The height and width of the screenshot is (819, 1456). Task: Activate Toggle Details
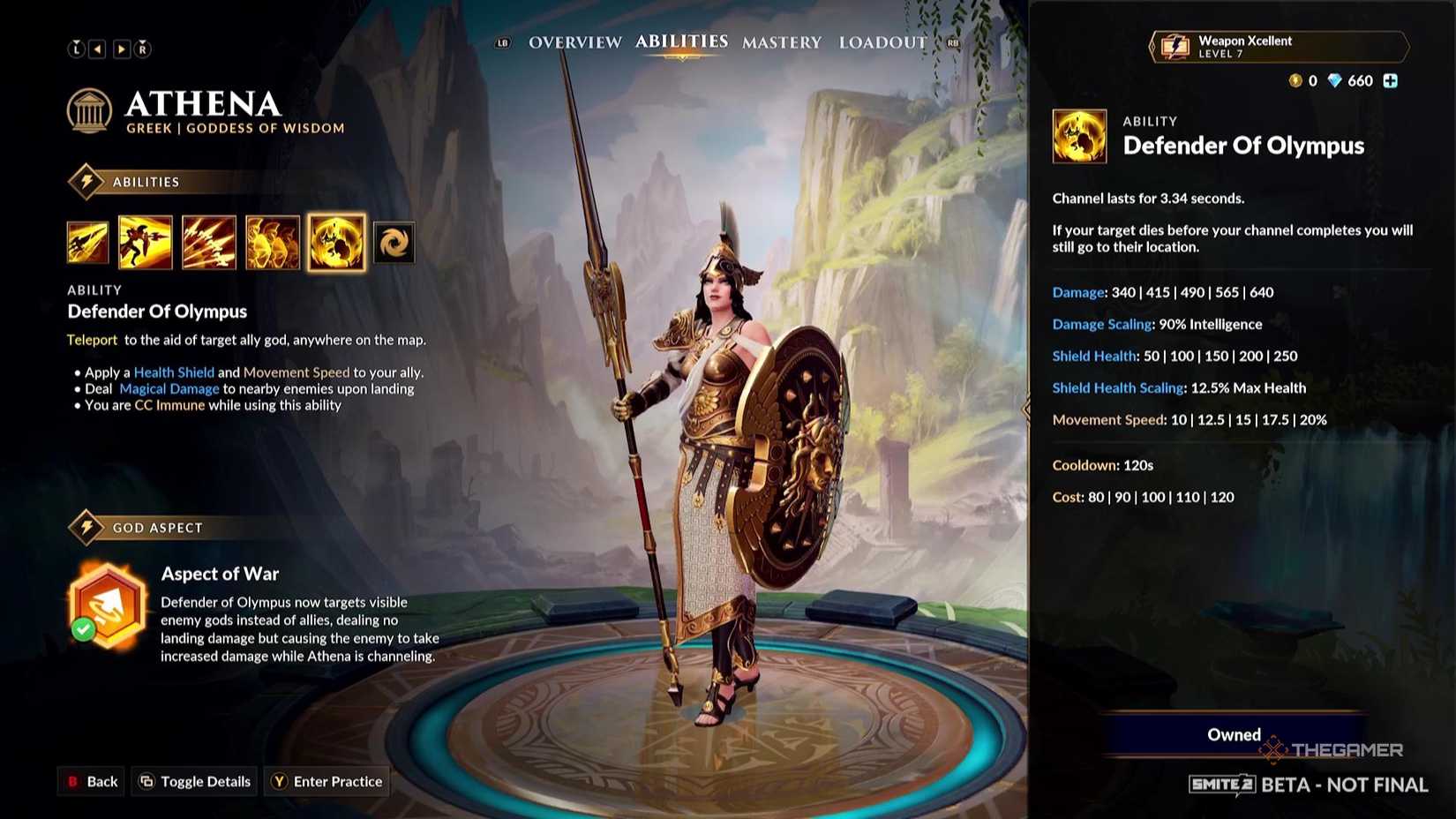(x=193, y=781)
